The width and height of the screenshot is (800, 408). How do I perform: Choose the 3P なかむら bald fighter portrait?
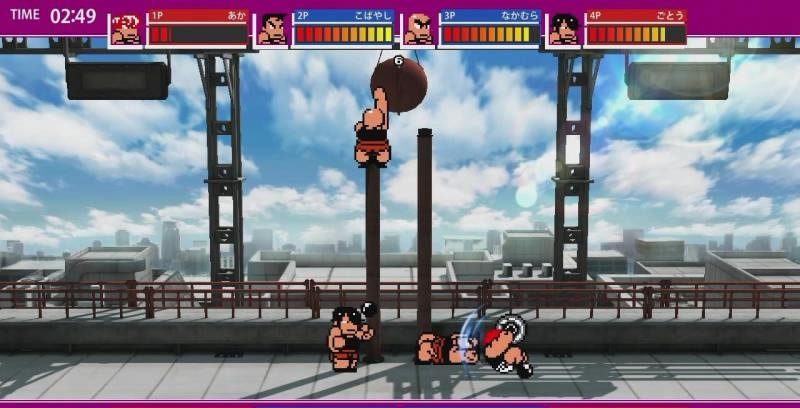(418, 30)
